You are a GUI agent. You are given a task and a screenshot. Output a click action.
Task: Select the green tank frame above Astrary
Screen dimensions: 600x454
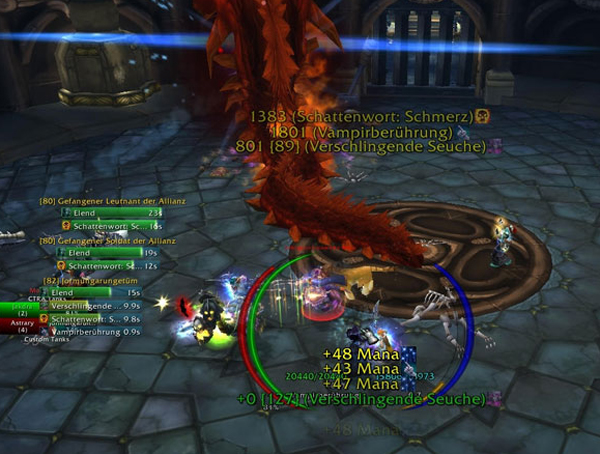(x=20, y=309)
